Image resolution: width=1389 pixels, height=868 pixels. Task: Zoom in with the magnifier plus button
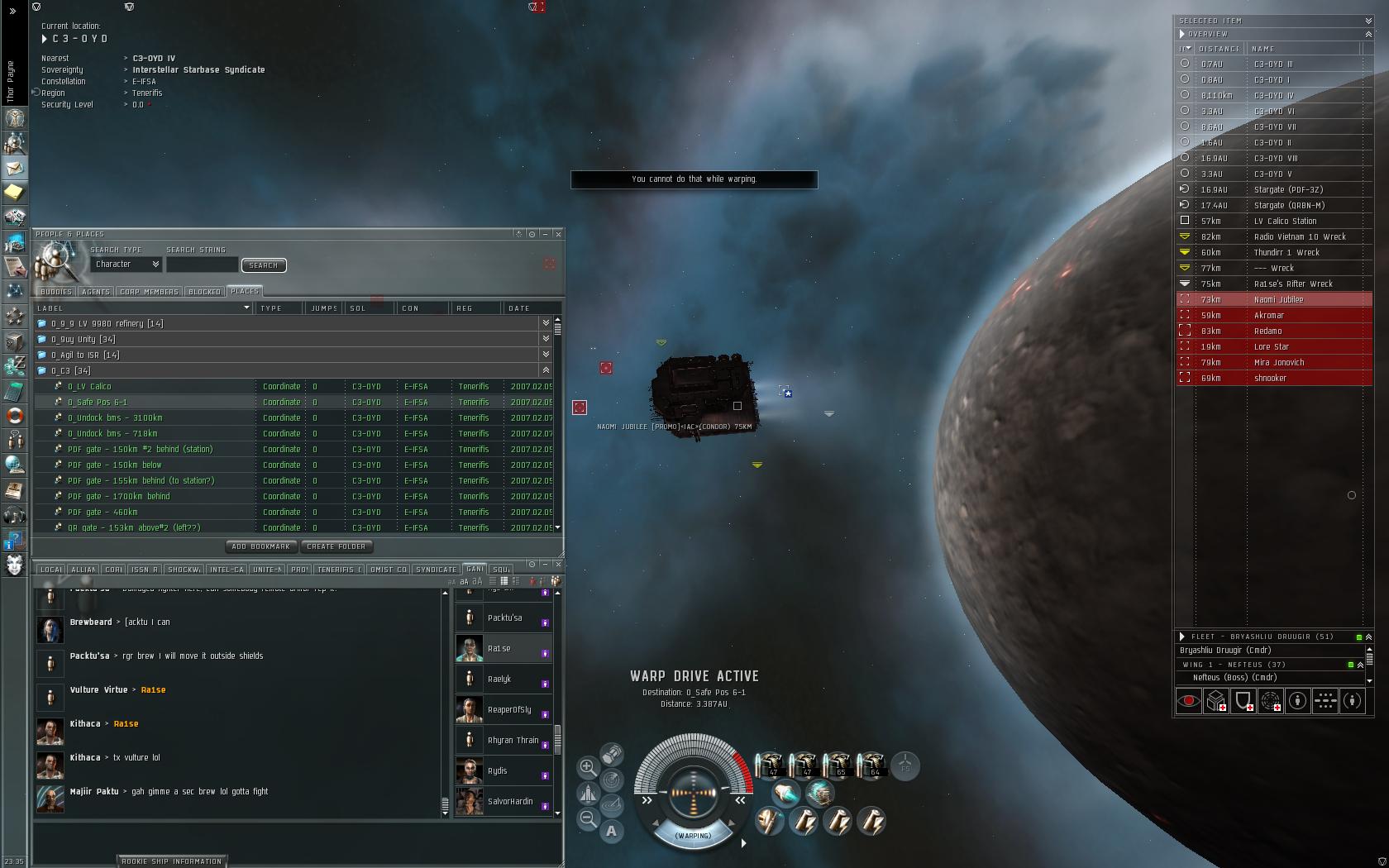tap(588, 767)
